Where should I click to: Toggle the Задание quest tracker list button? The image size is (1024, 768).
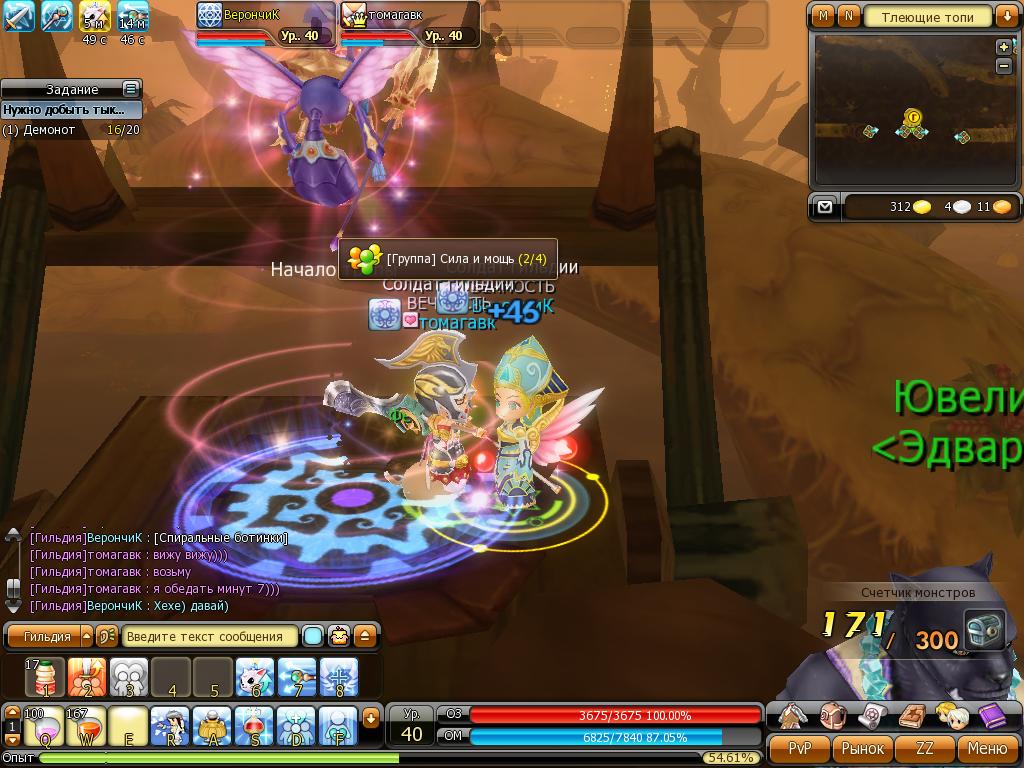pos(130,89)
